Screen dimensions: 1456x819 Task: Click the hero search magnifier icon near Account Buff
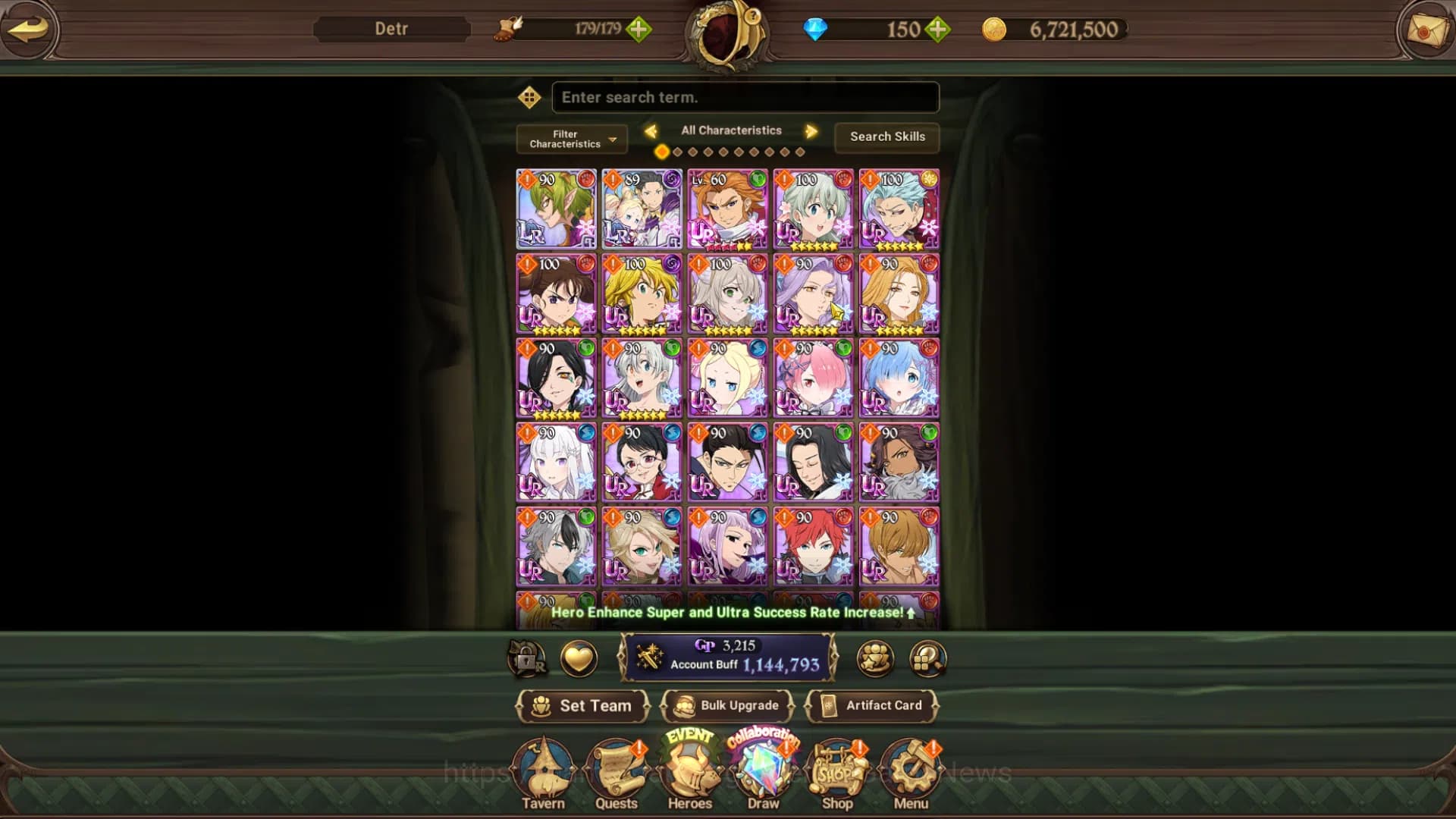(927, 658)
